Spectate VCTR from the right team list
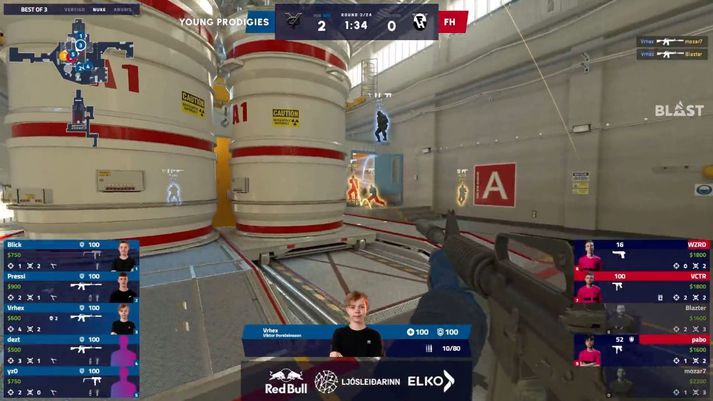 click(x=641, y=286)
